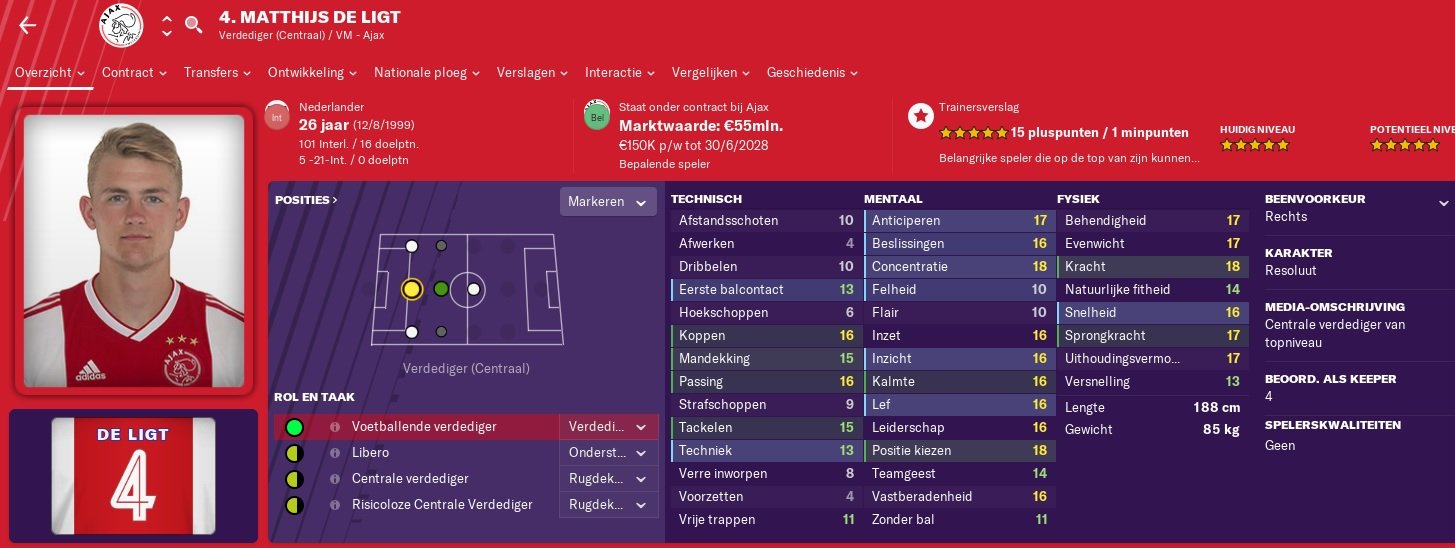Open the player search magnifier
The image size is (1455, 548).
194,25
